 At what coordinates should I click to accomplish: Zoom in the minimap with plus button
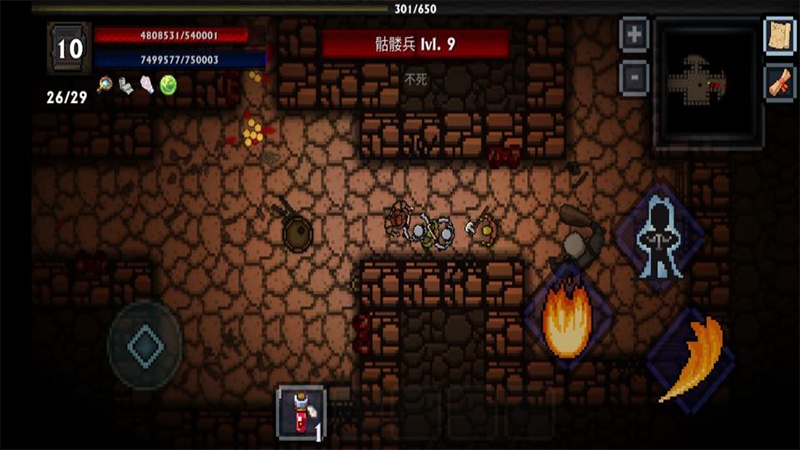[x=633, y=35]
